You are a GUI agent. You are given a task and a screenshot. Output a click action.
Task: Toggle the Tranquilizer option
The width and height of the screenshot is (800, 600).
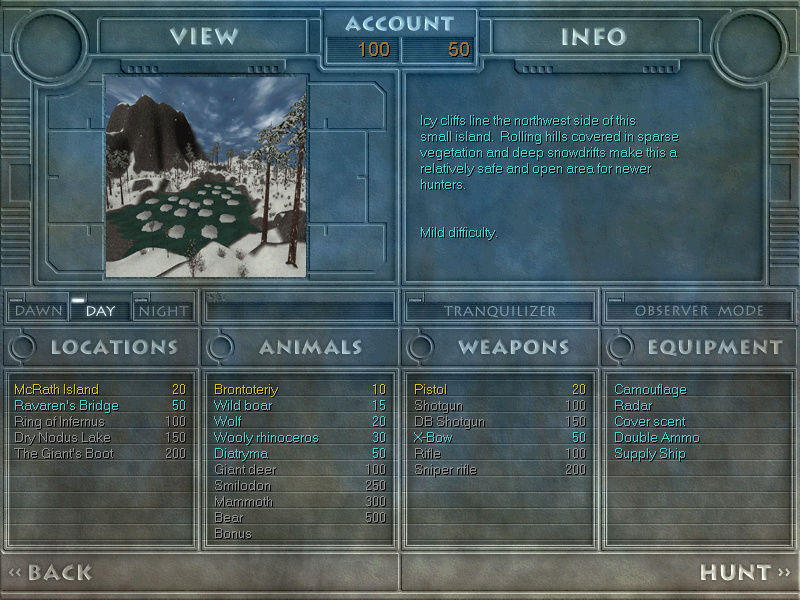click(x=499, y=311)
